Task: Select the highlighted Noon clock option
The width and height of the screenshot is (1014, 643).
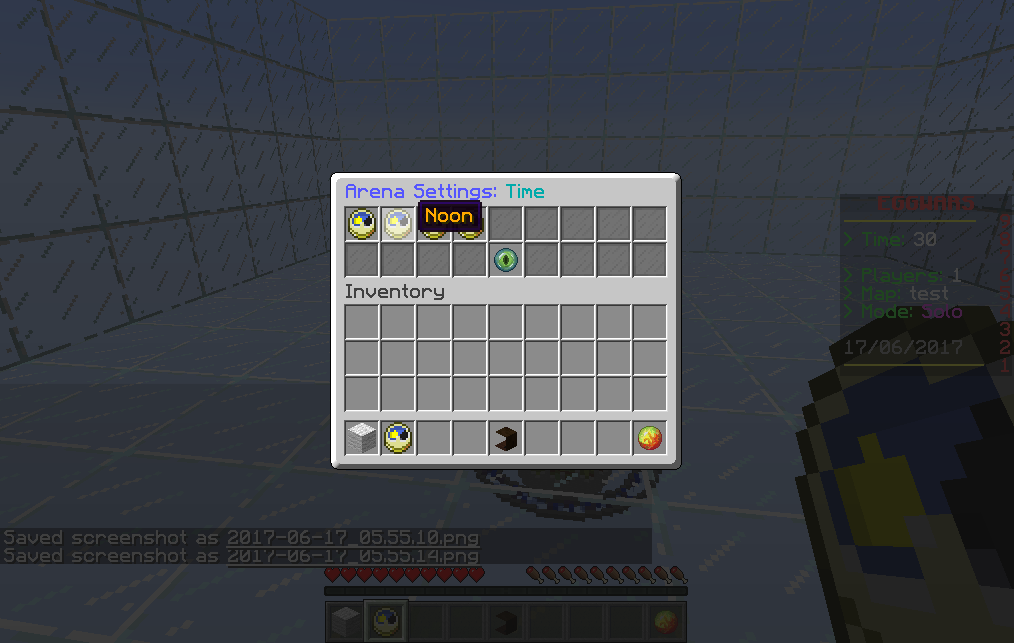Action: 398,224
